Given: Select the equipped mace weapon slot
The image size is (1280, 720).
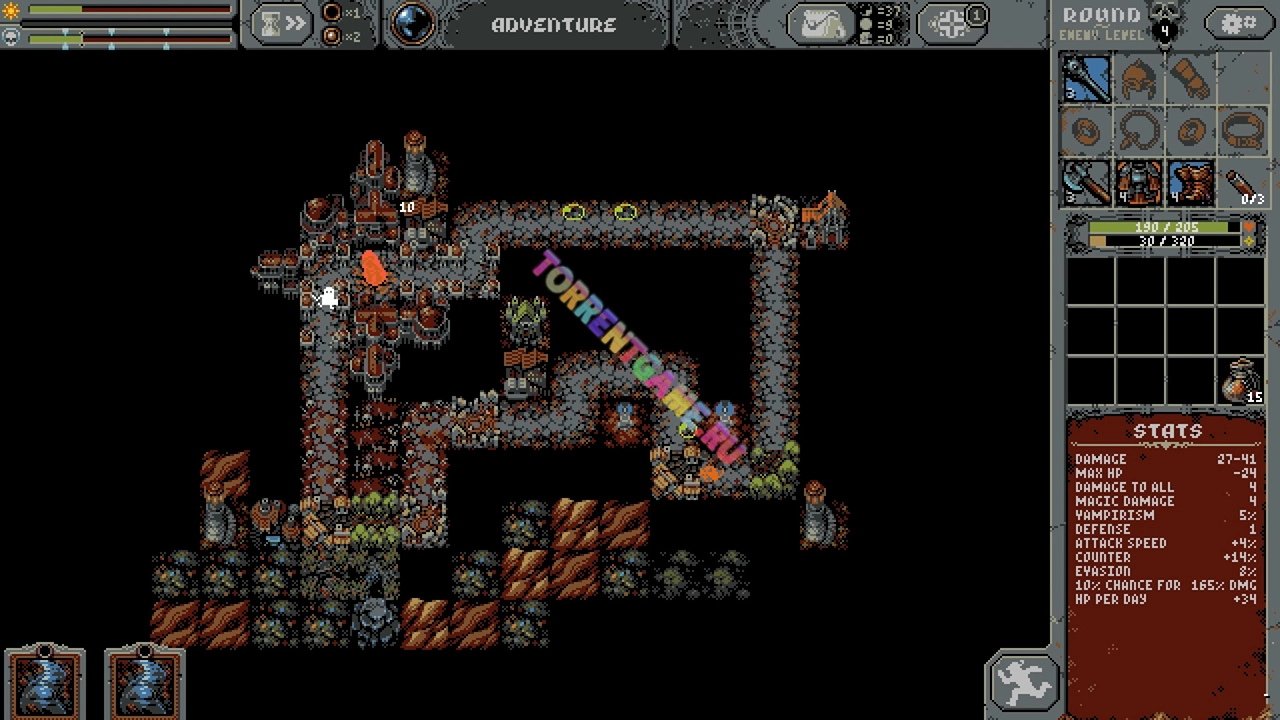Looking at the screenshot, I should [x=1086, y=79].
